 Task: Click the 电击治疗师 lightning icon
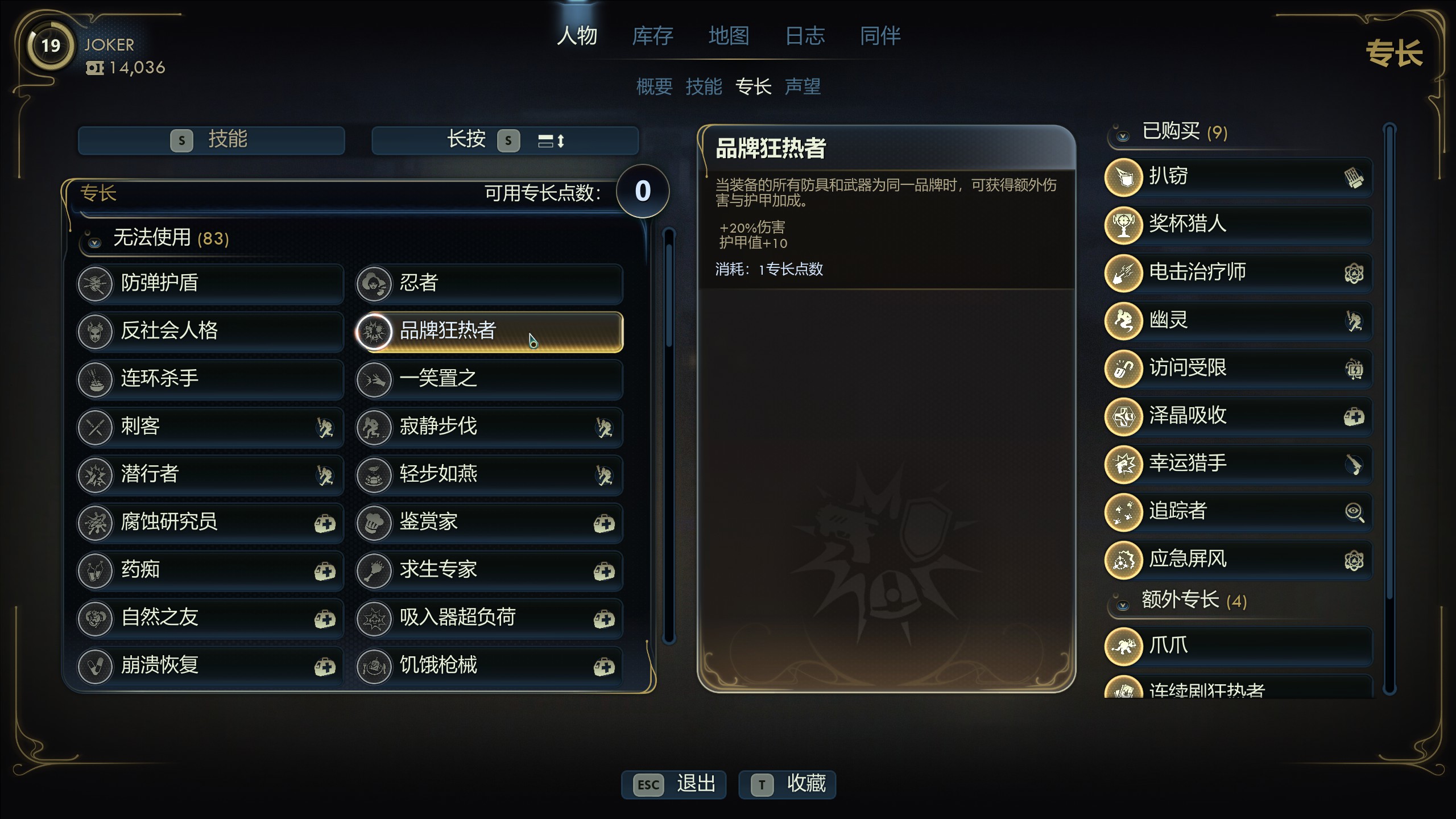(1124, 272)
